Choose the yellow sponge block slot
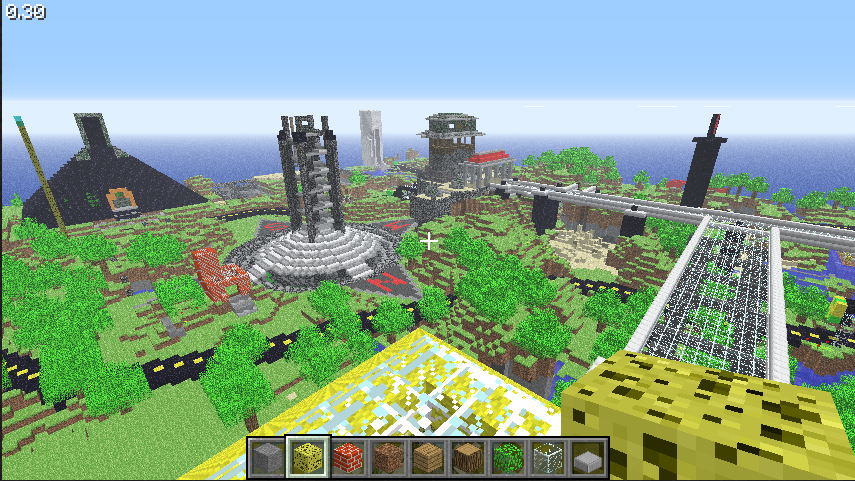Screen dimensions: 855x481 [x=307, y=458]
